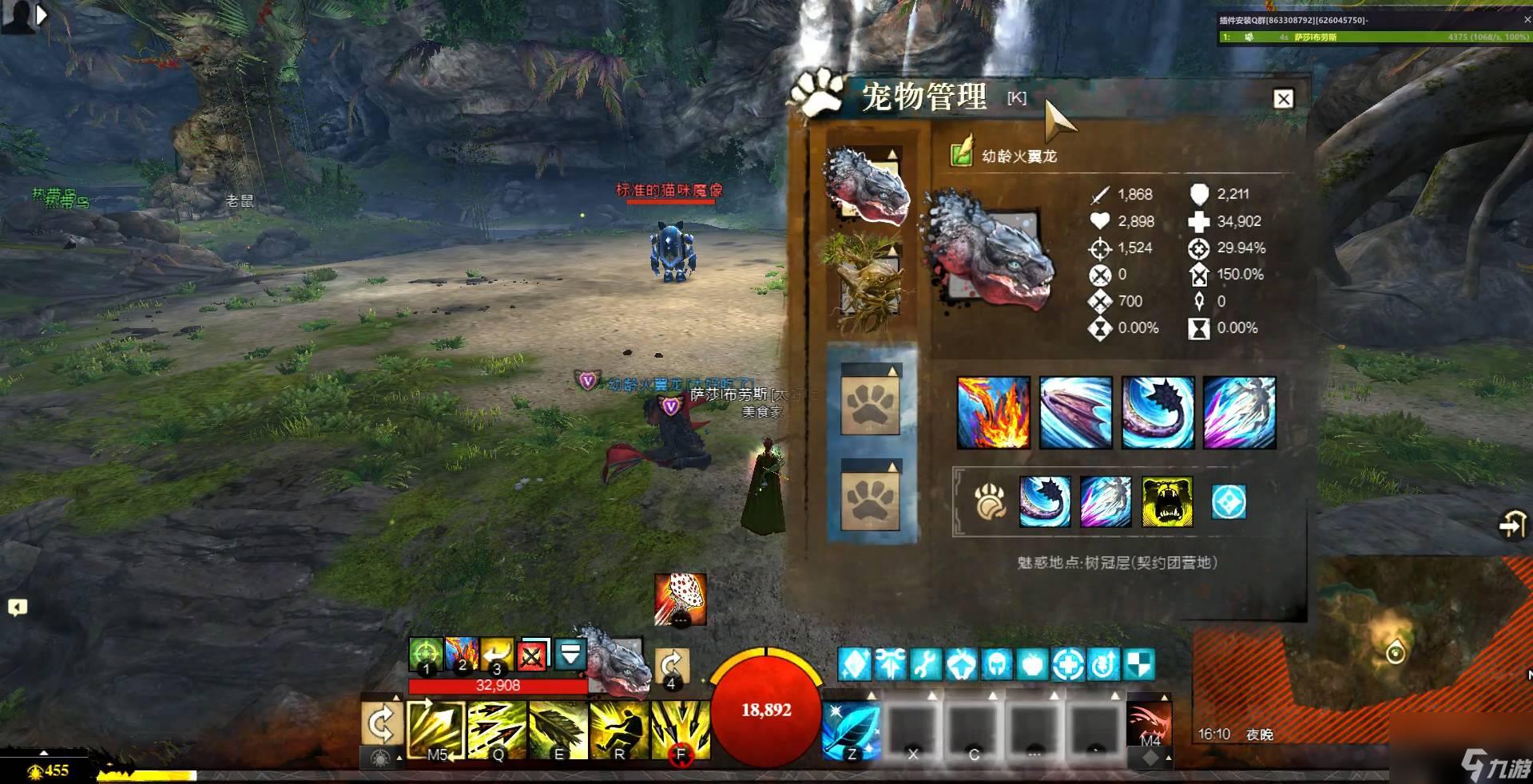
Task: Select the plant-creature pet slot
Action: (x=869, y=279)
